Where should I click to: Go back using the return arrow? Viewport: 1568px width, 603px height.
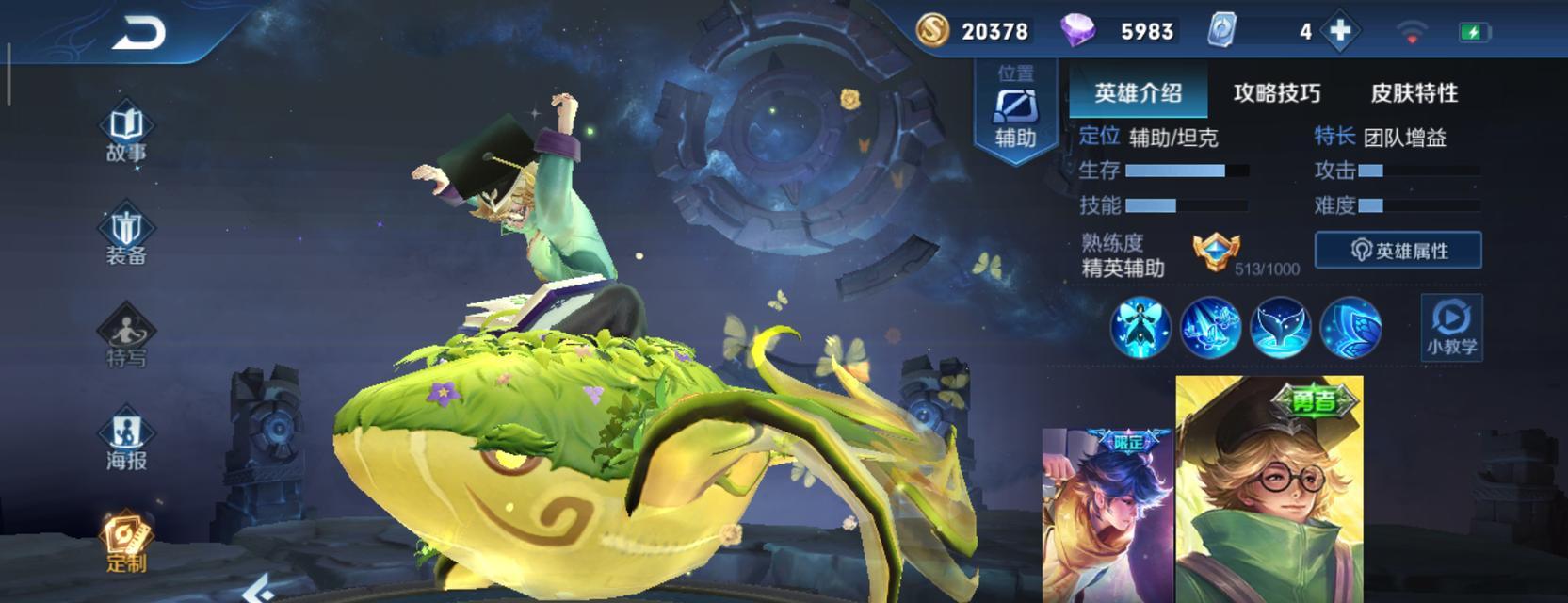click(x=138, y=34)
